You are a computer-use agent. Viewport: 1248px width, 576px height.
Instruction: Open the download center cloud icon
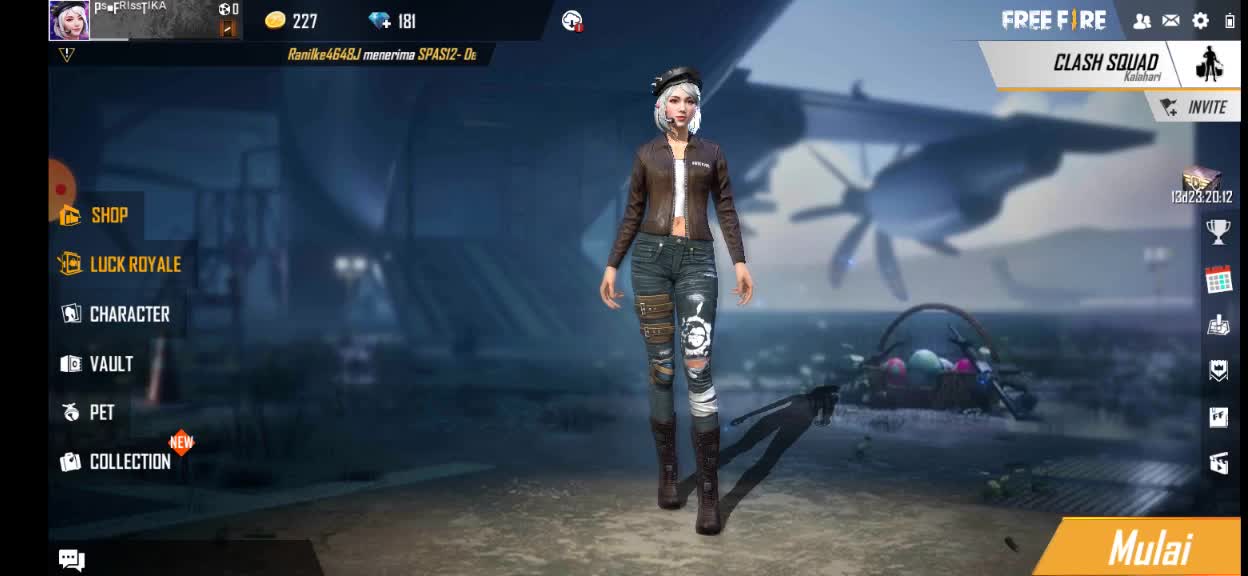tap(572, 20)
